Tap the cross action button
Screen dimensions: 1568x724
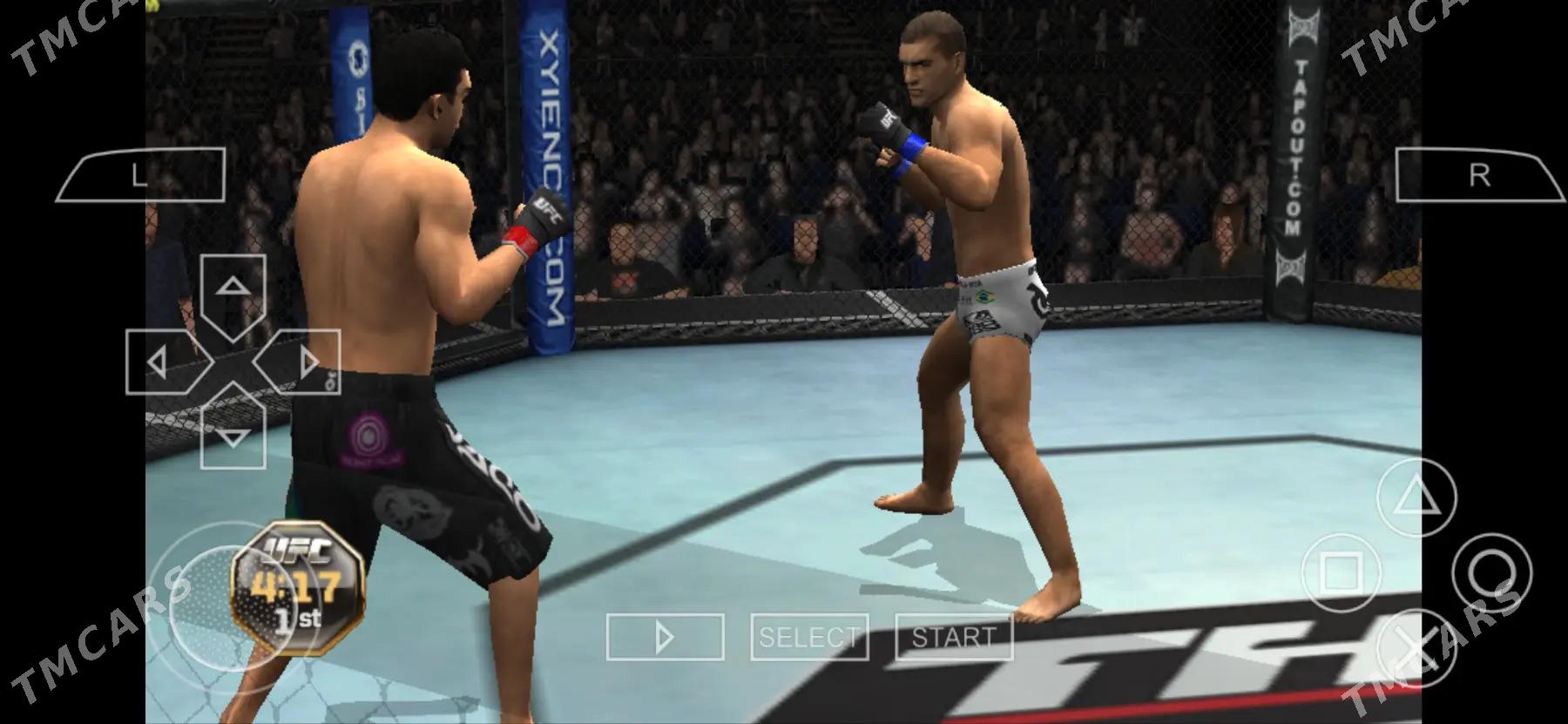click(1416, 649)
